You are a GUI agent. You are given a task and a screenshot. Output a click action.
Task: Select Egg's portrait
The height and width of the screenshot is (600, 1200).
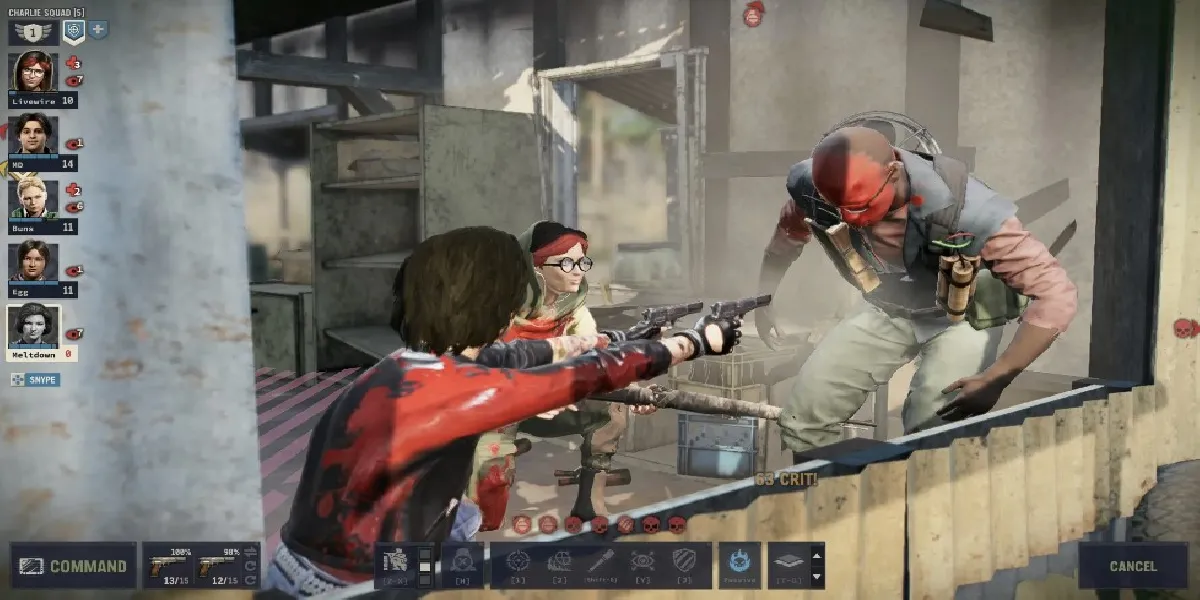pos(33,261)
